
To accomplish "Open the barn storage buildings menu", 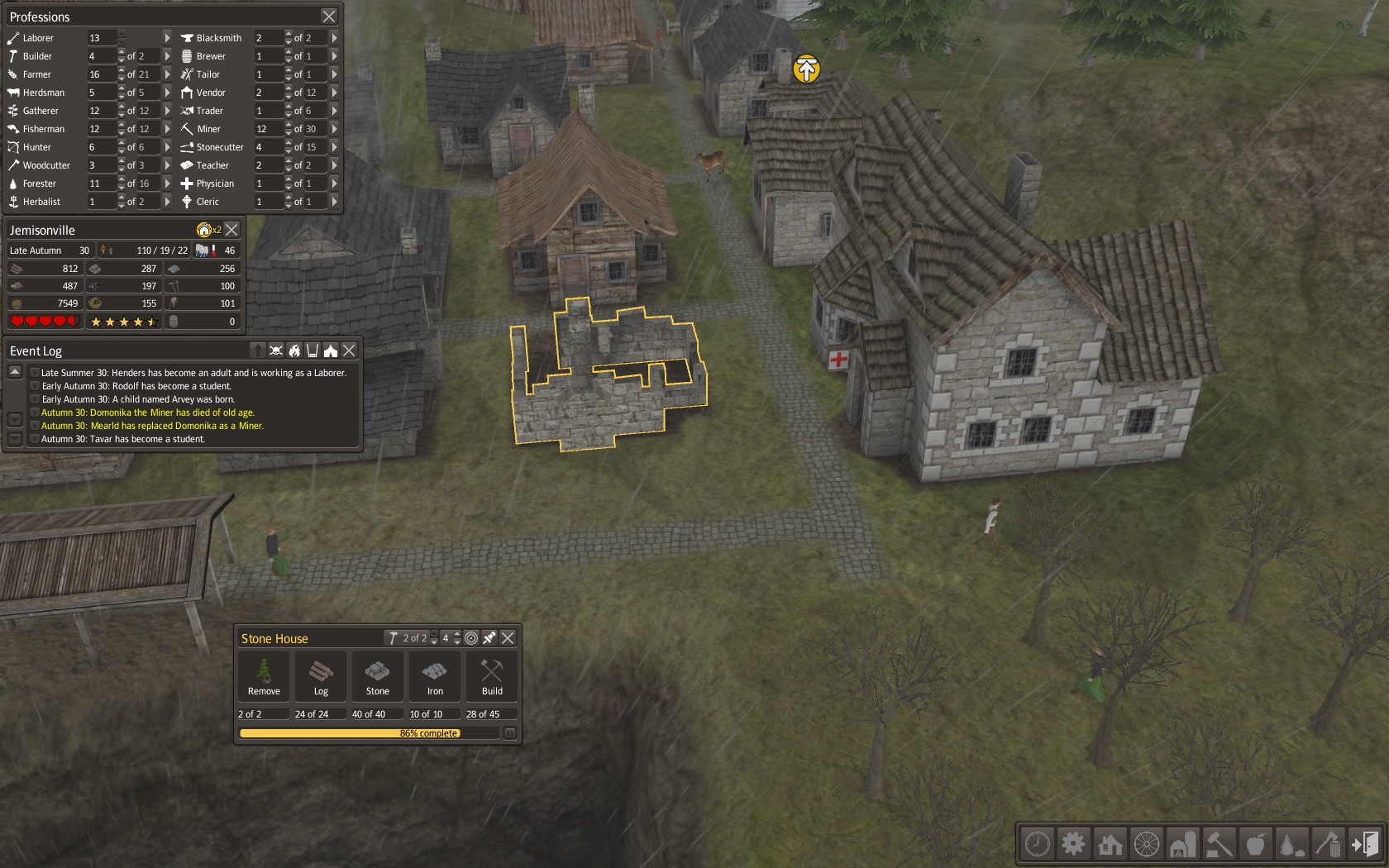I will tap(1182, 844).
